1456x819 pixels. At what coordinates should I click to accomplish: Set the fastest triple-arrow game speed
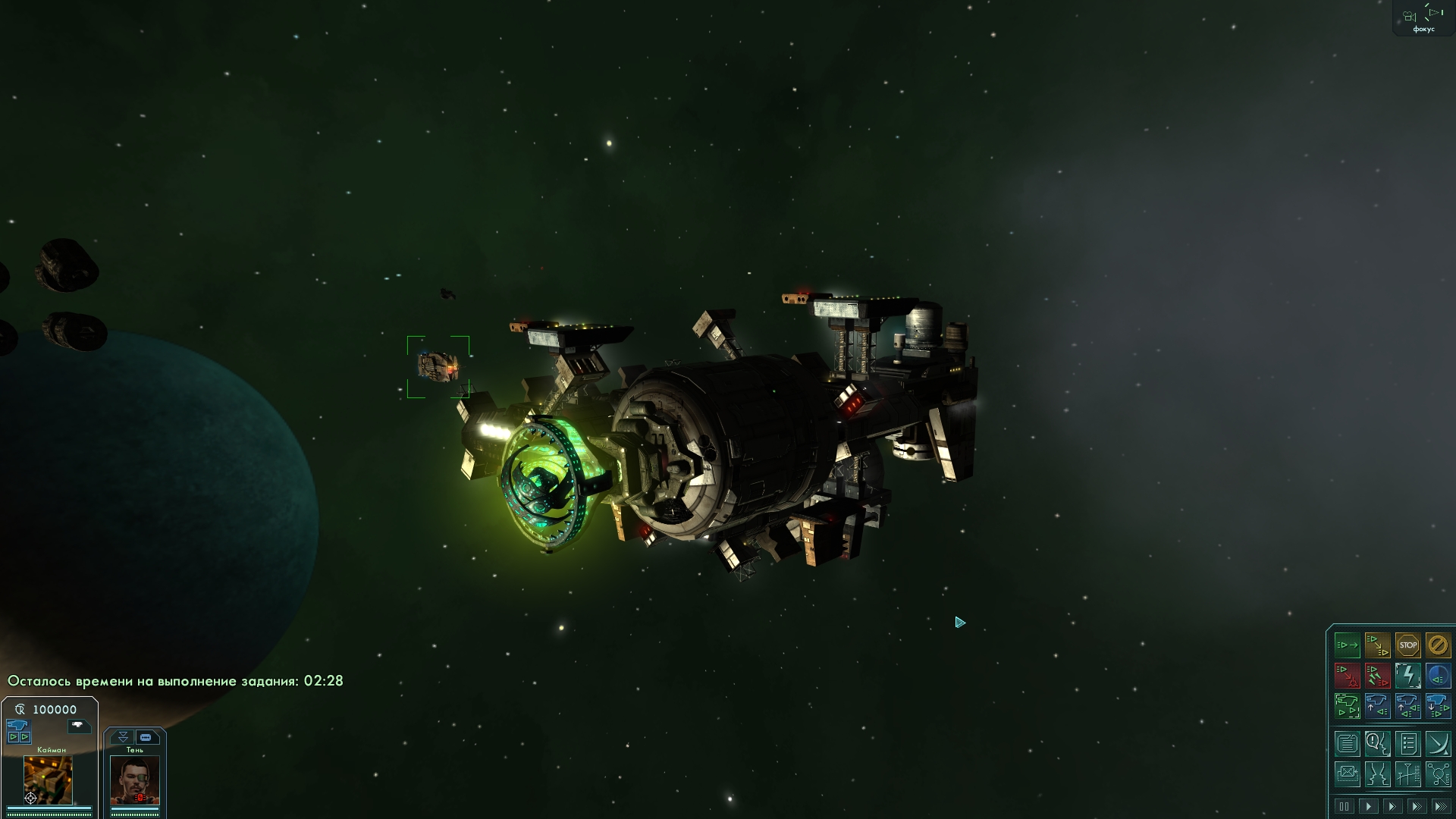(1440, 806)
